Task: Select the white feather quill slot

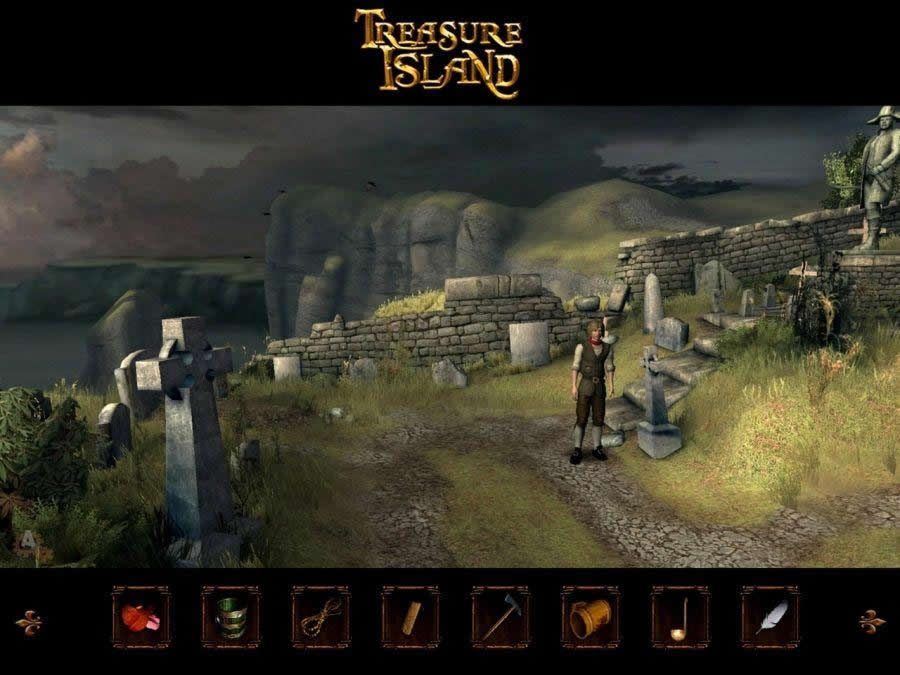Action: pos(770,618)
